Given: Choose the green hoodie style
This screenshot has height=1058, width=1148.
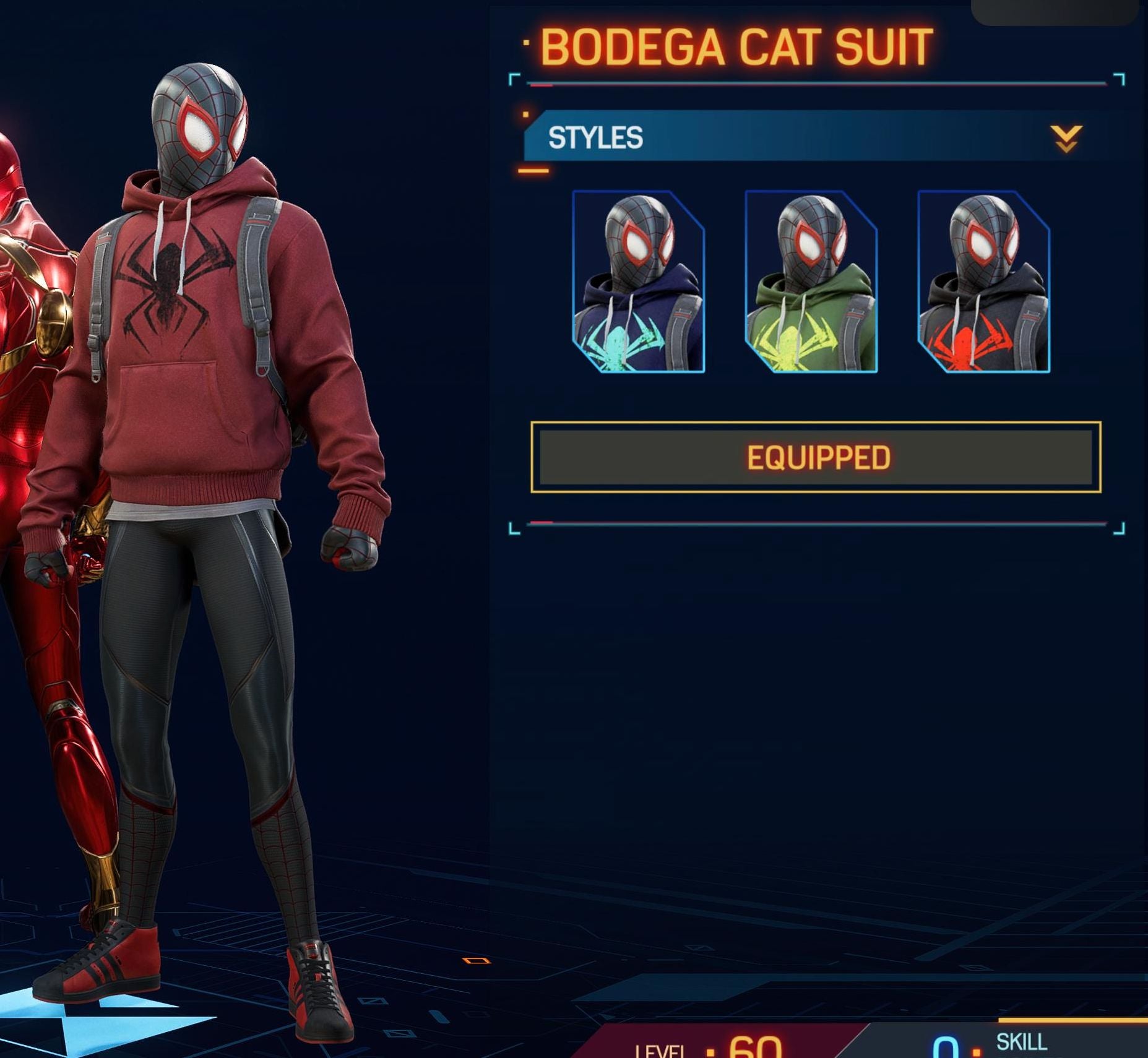Looking at the screenshot, I should [811, 282].
